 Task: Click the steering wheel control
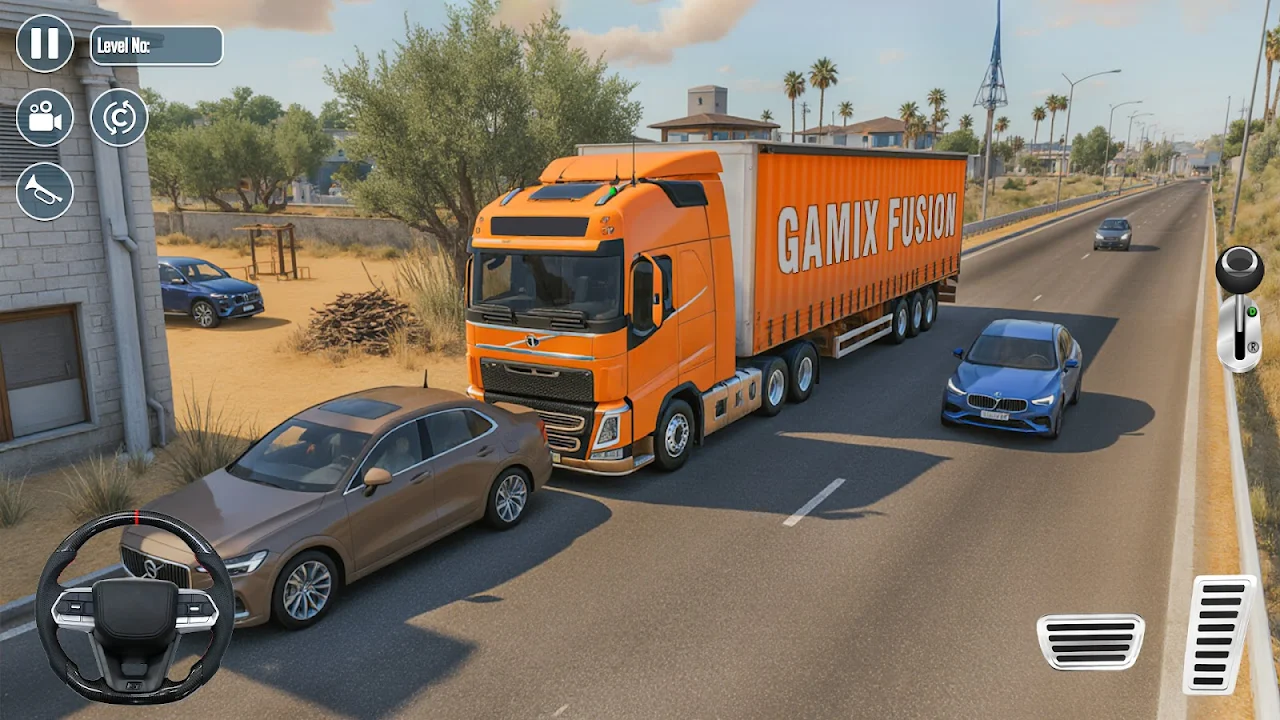[135, 607]
